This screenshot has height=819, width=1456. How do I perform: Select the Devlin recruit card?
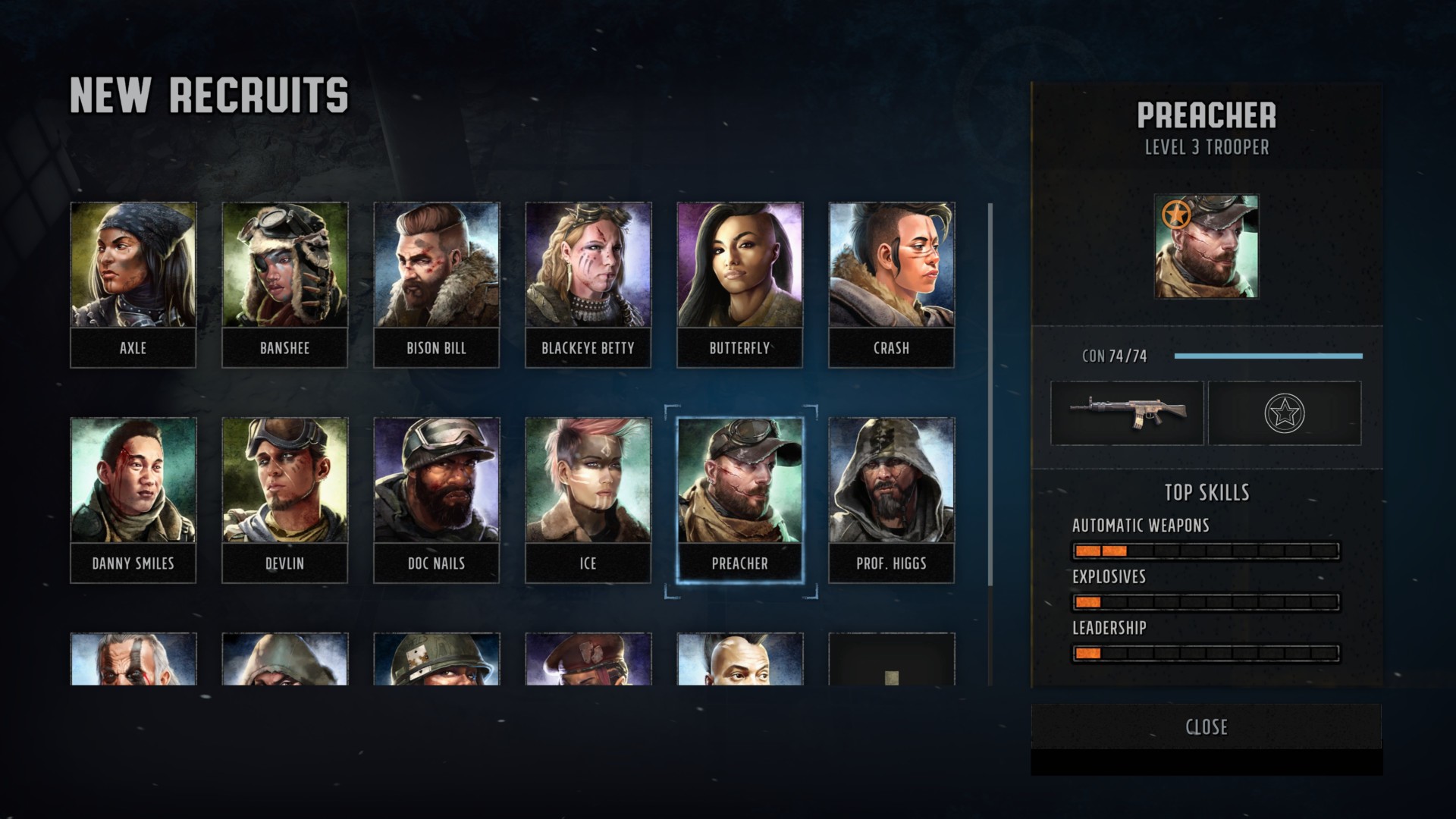point(284,500)
